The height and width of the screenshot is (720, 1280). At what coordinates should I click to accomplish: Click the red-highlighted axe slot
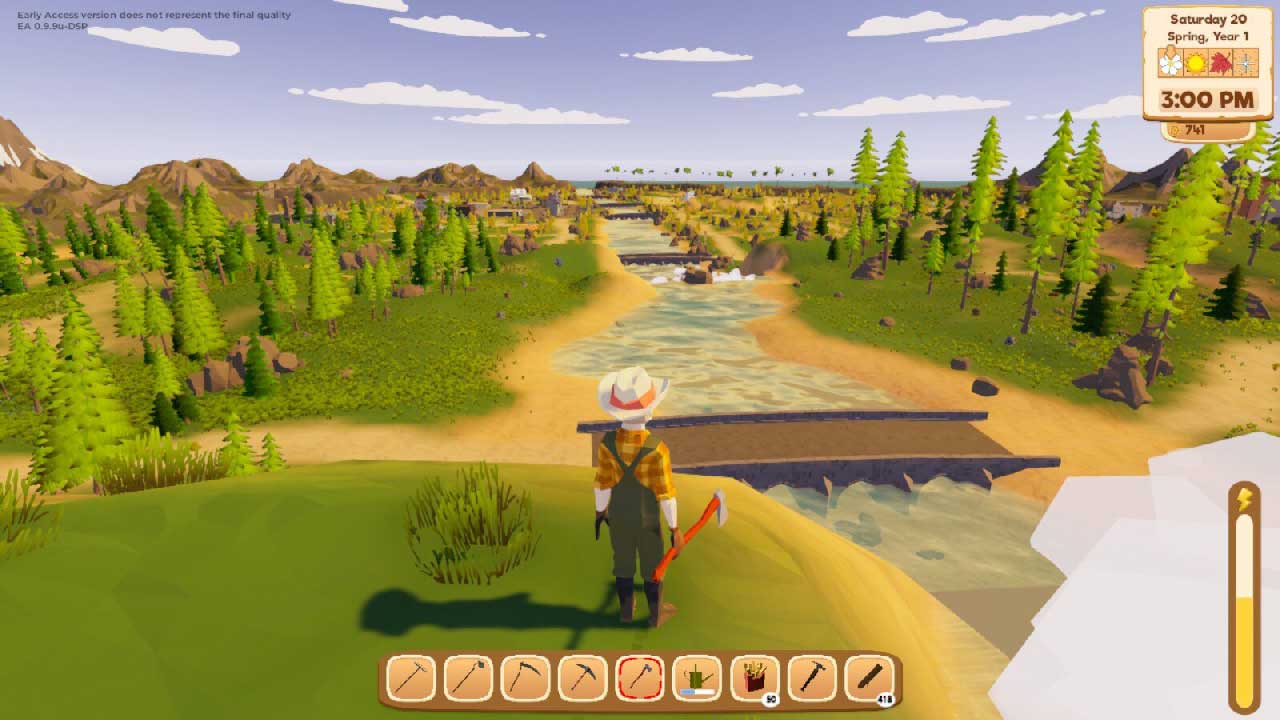(640, 679)
